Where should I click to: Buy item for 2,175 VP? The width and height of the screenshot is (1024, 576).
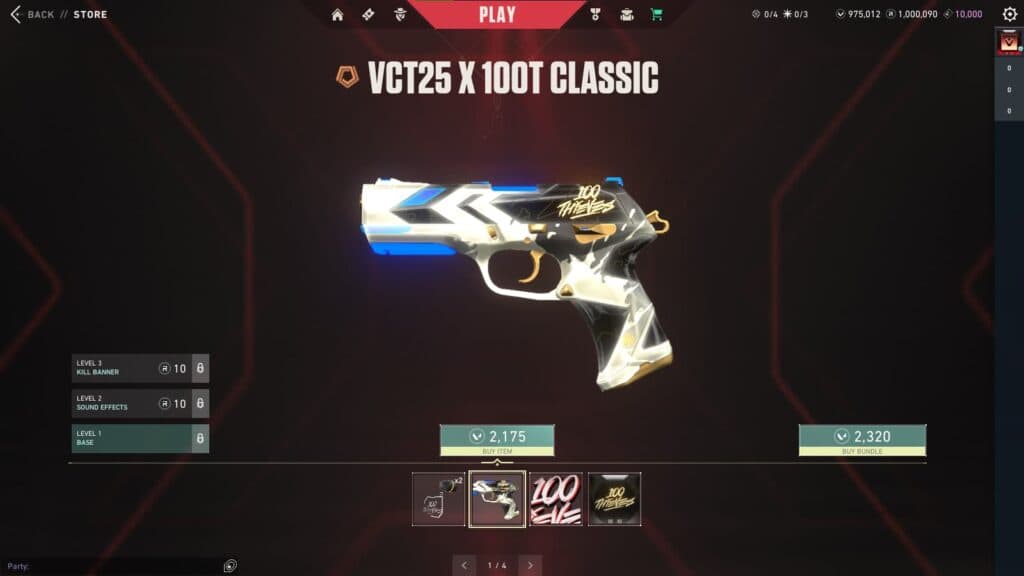pos(497,437)
